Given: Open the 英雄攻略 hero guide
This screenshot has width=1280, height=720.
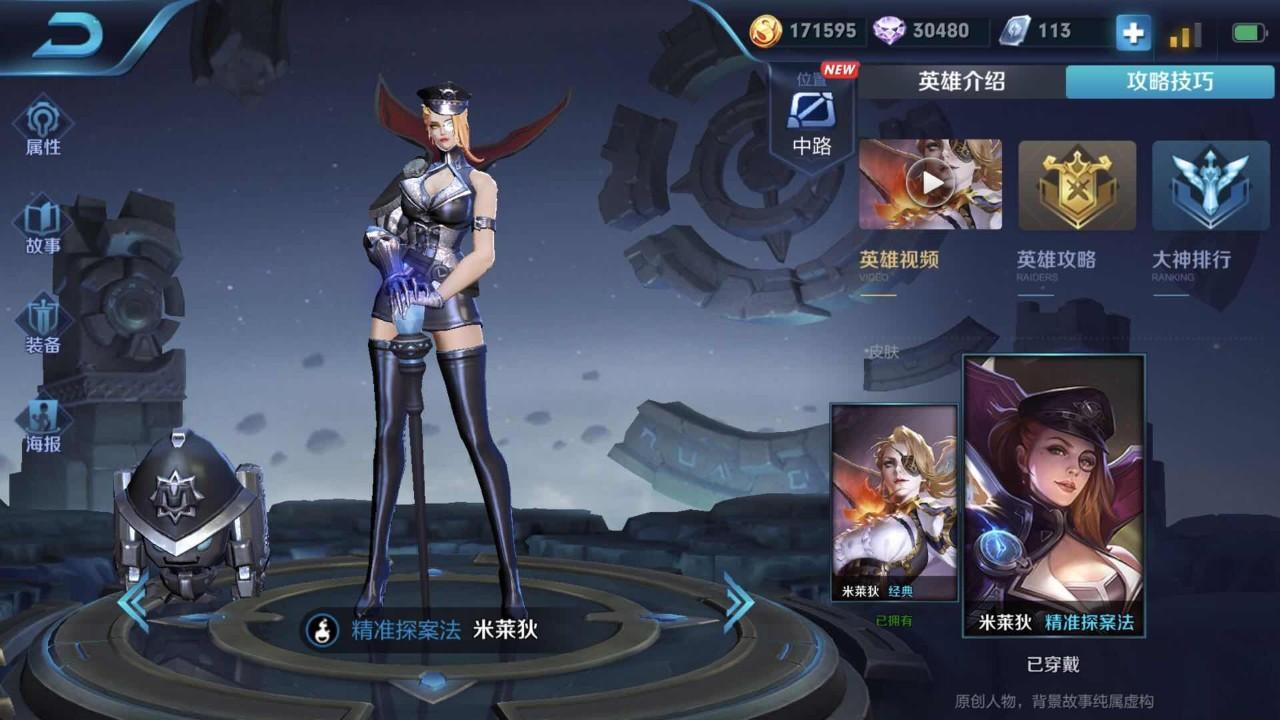Looking at the screenshot, I should coord(1077,185).
